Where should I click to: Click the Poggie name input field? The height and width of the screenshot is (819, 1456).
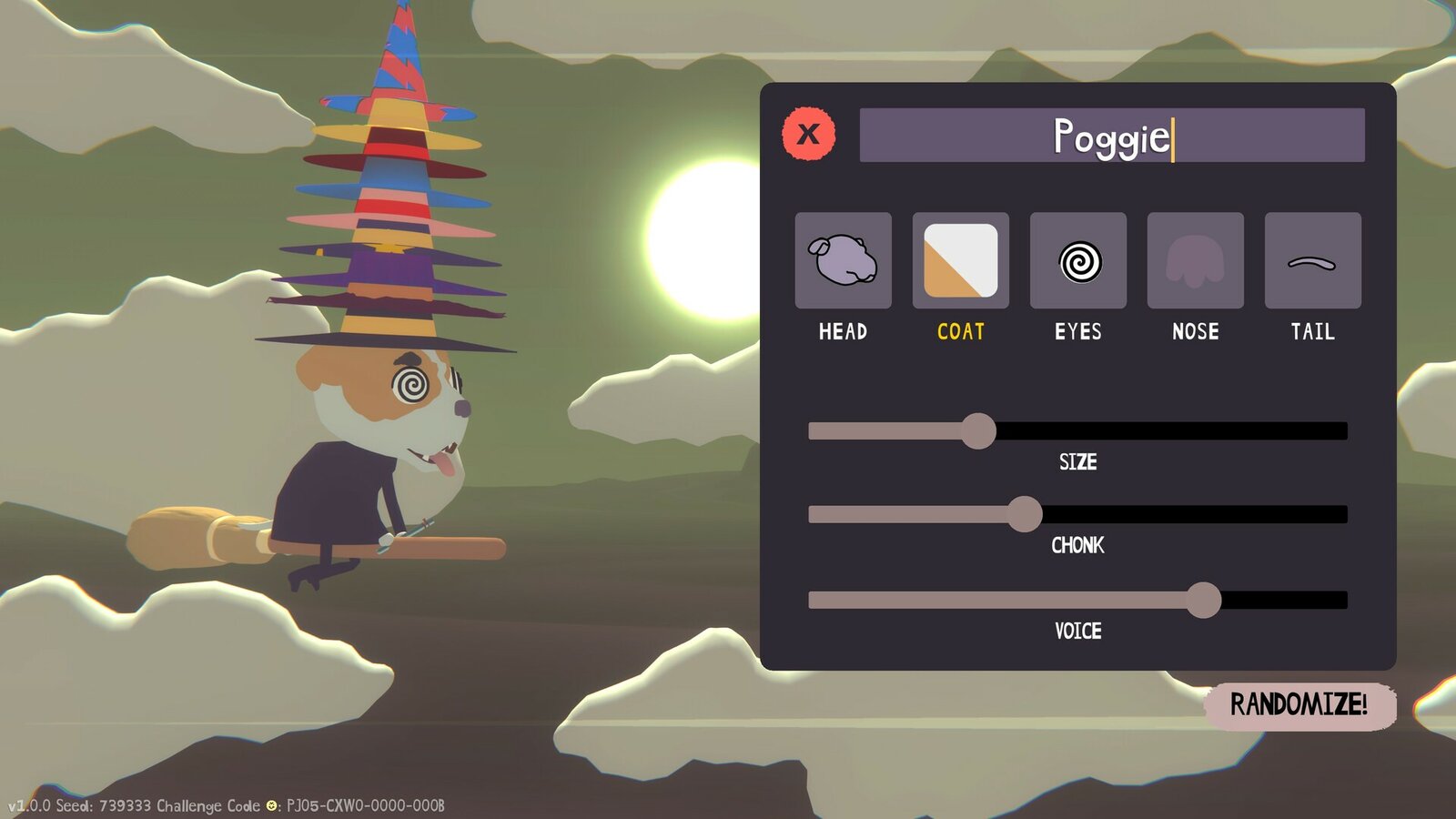pyautogui.click(x=1112, y=134)
